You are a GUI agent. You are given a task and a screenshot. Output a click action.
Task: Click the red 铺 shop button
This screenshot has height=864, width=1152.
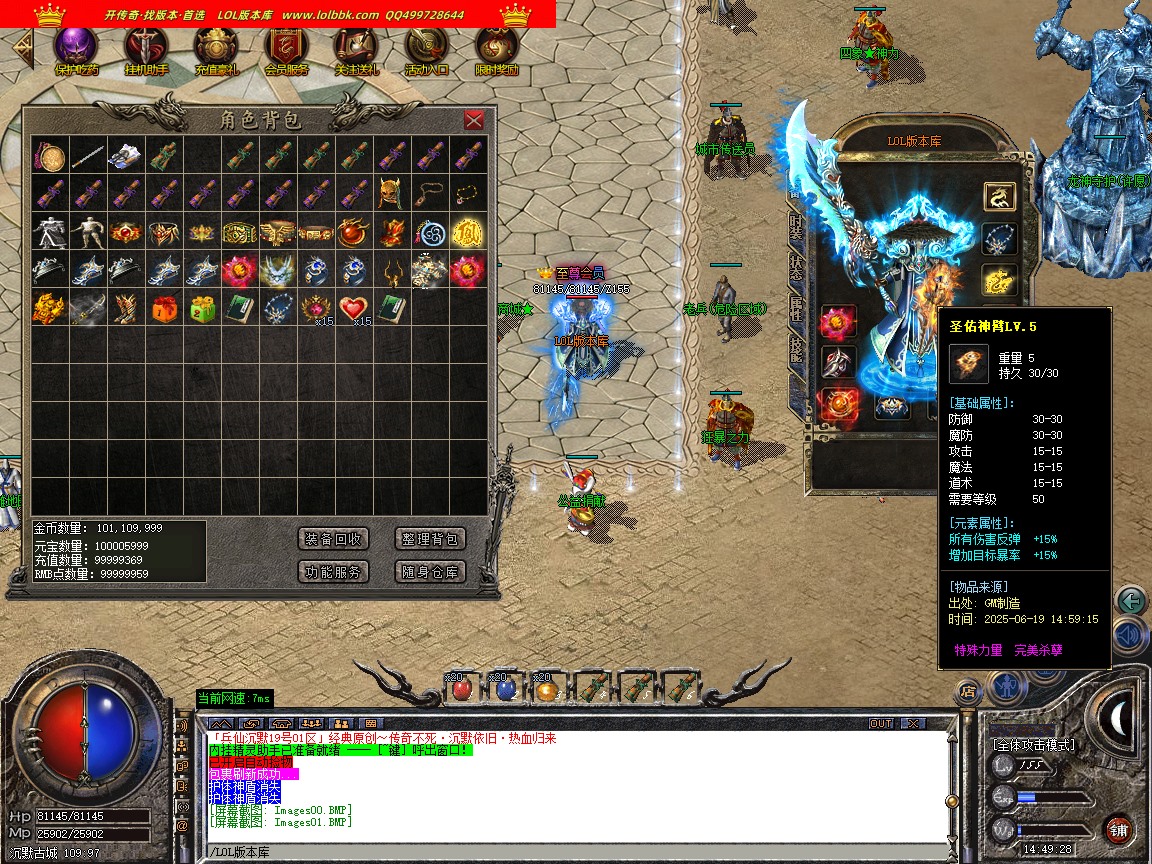1118,829
